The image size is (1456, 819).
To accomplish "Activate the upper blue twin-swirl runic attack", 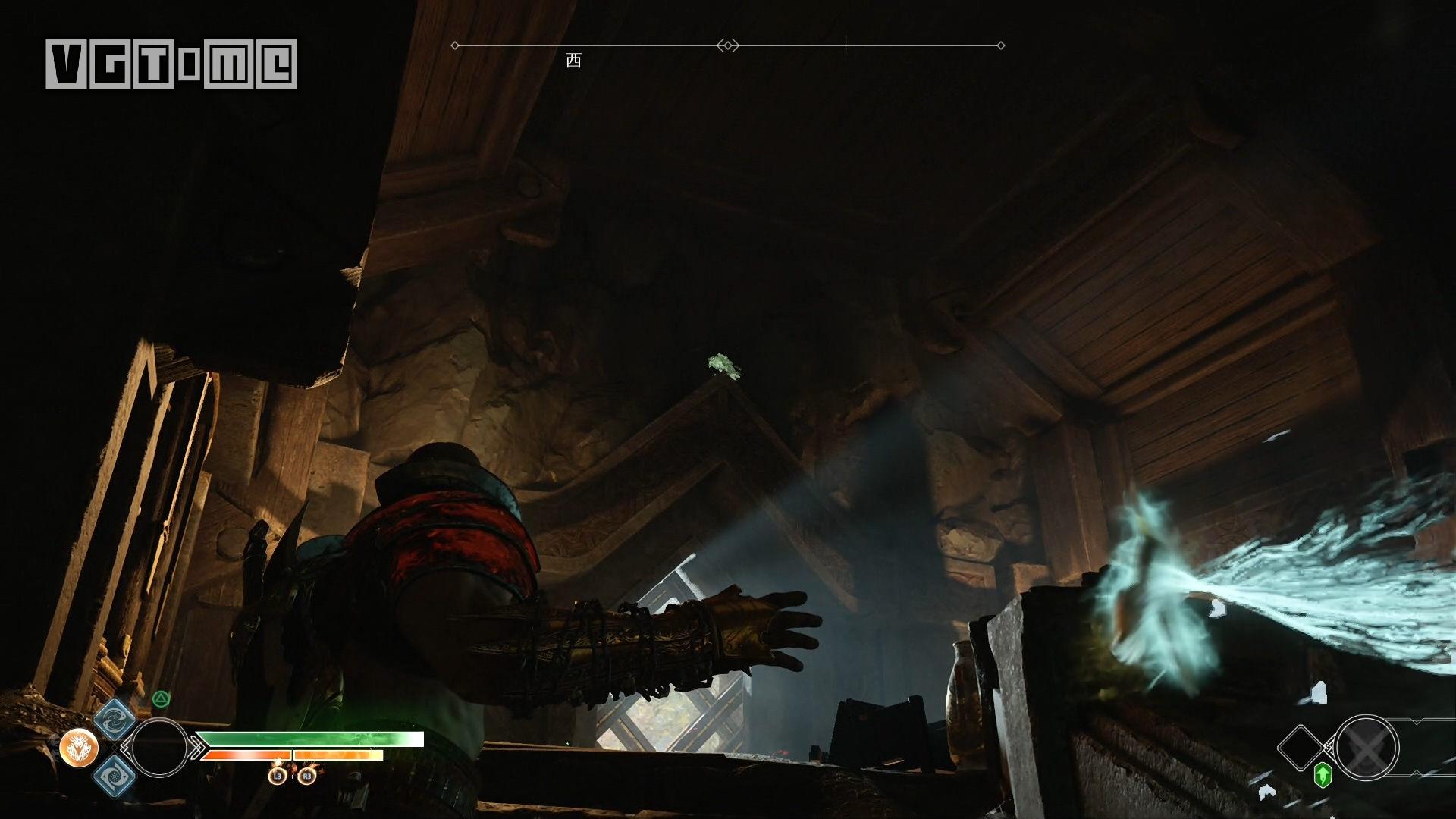I will 115,719.
